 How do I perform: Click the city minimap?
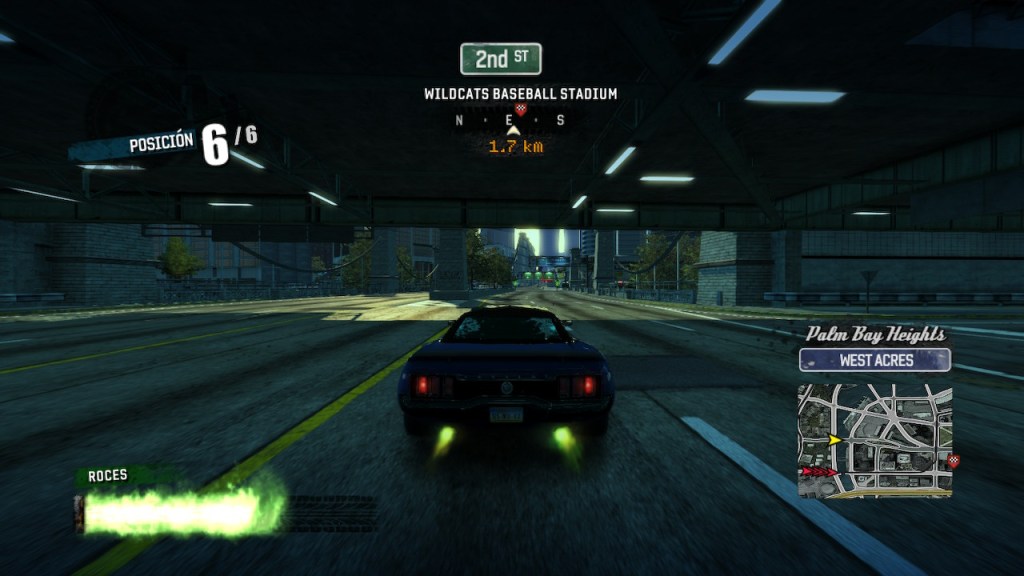(874, 440)
